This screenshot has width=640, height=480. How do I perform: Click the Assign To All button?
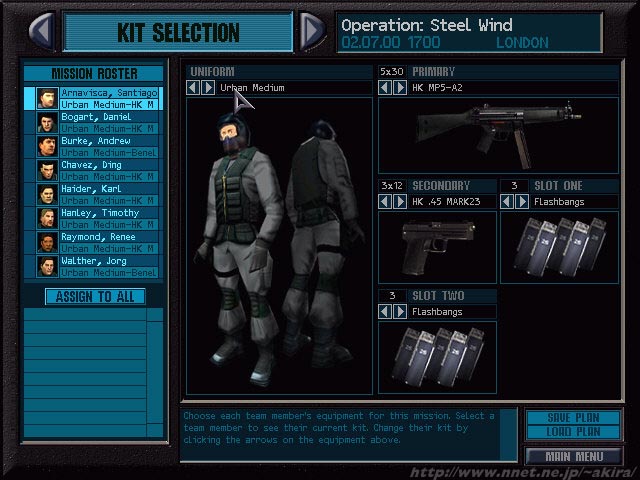pyautogui.click(x=95, y=296)
